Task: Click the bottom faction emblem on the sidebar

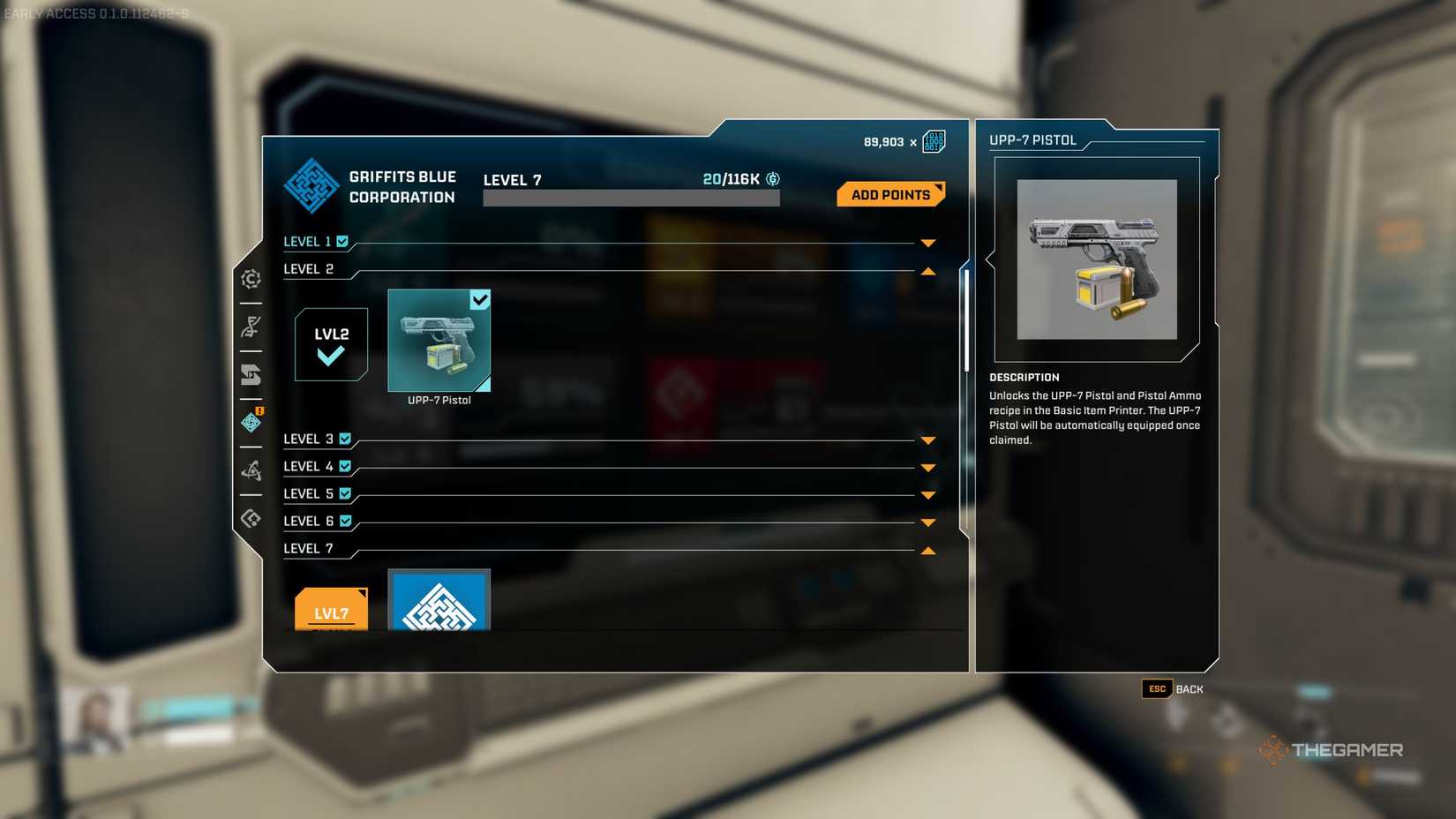Action: 252,517
